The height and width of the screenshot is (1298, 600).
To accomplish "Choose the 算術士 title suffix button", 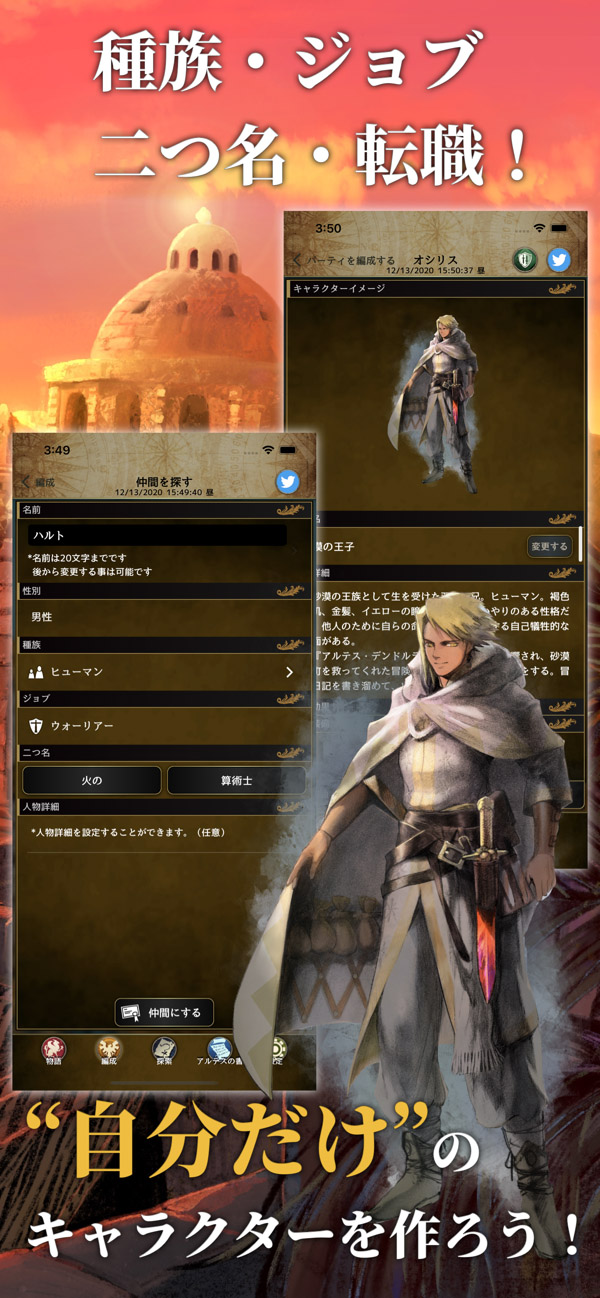I will (x=236, y=780).
